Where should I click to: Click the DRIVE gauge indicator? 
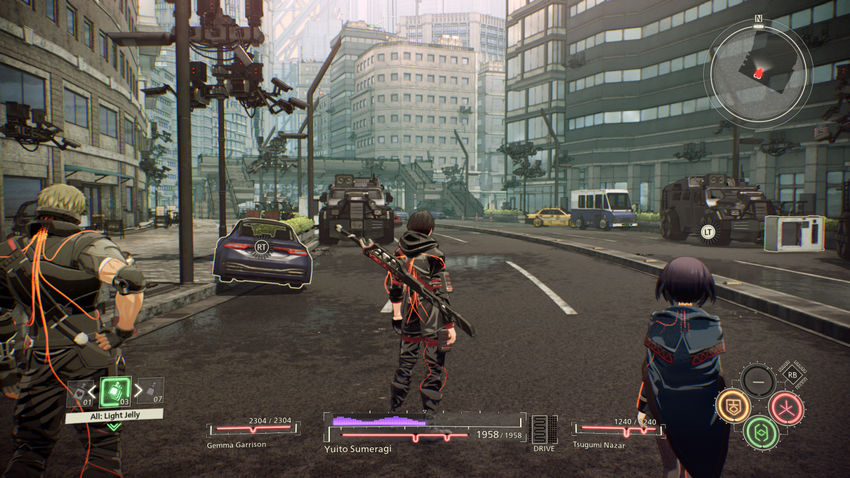[544, 430]
